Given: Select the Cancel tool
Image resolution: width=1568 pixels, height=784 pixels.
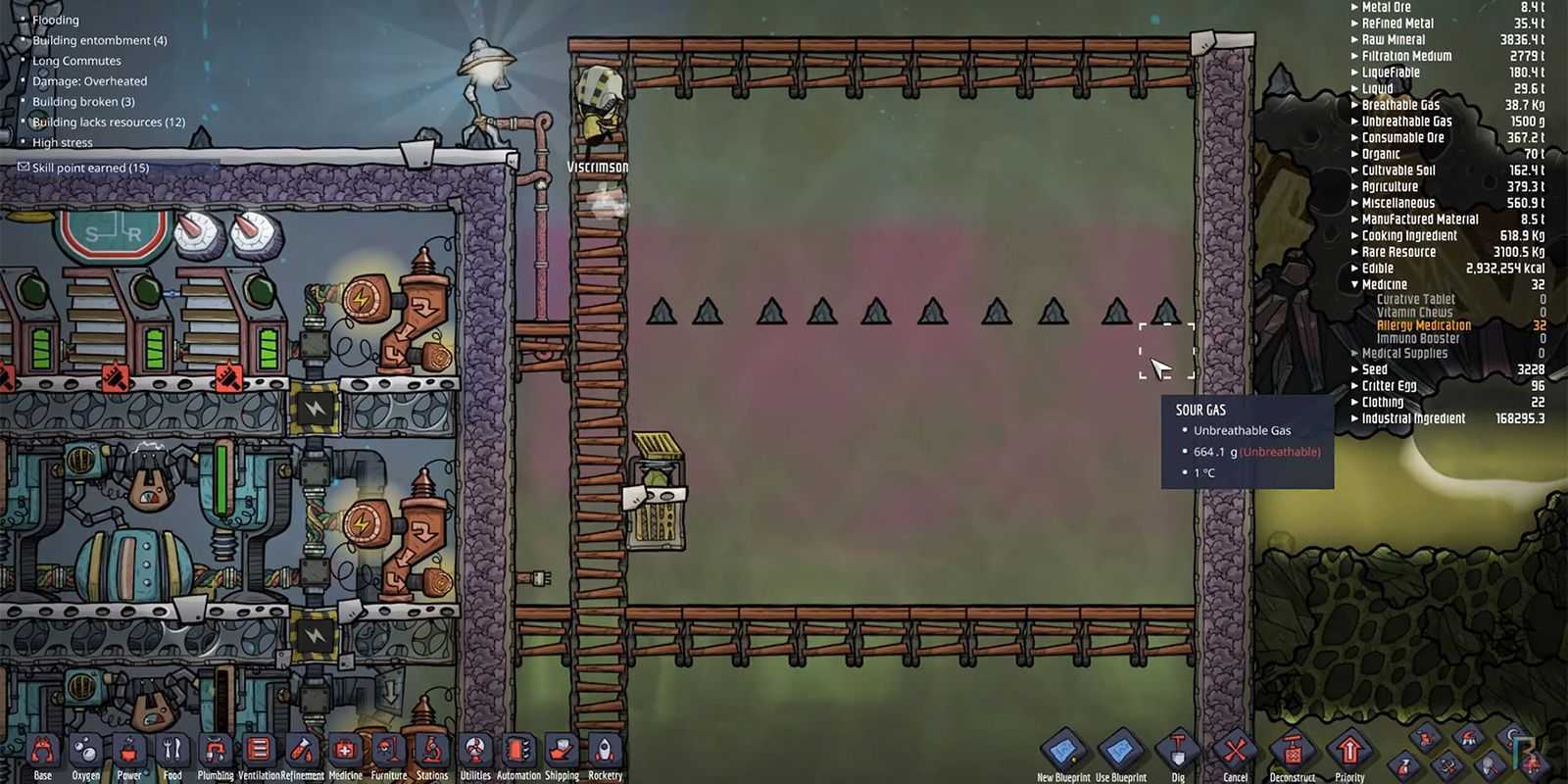Looking at the screenshot, I should [x=1235, y=754].
